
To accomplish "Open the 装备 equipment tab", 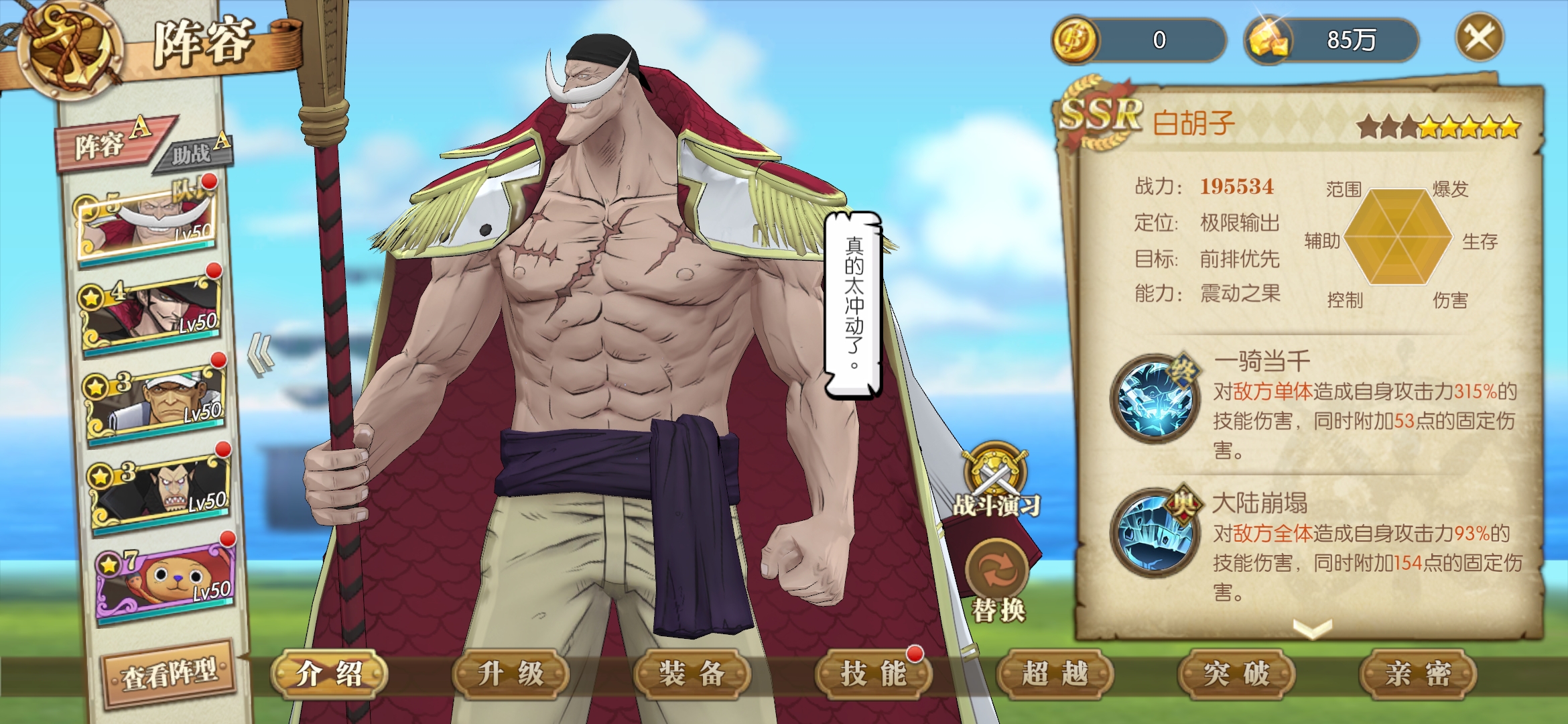I will [x=692, y=674].
